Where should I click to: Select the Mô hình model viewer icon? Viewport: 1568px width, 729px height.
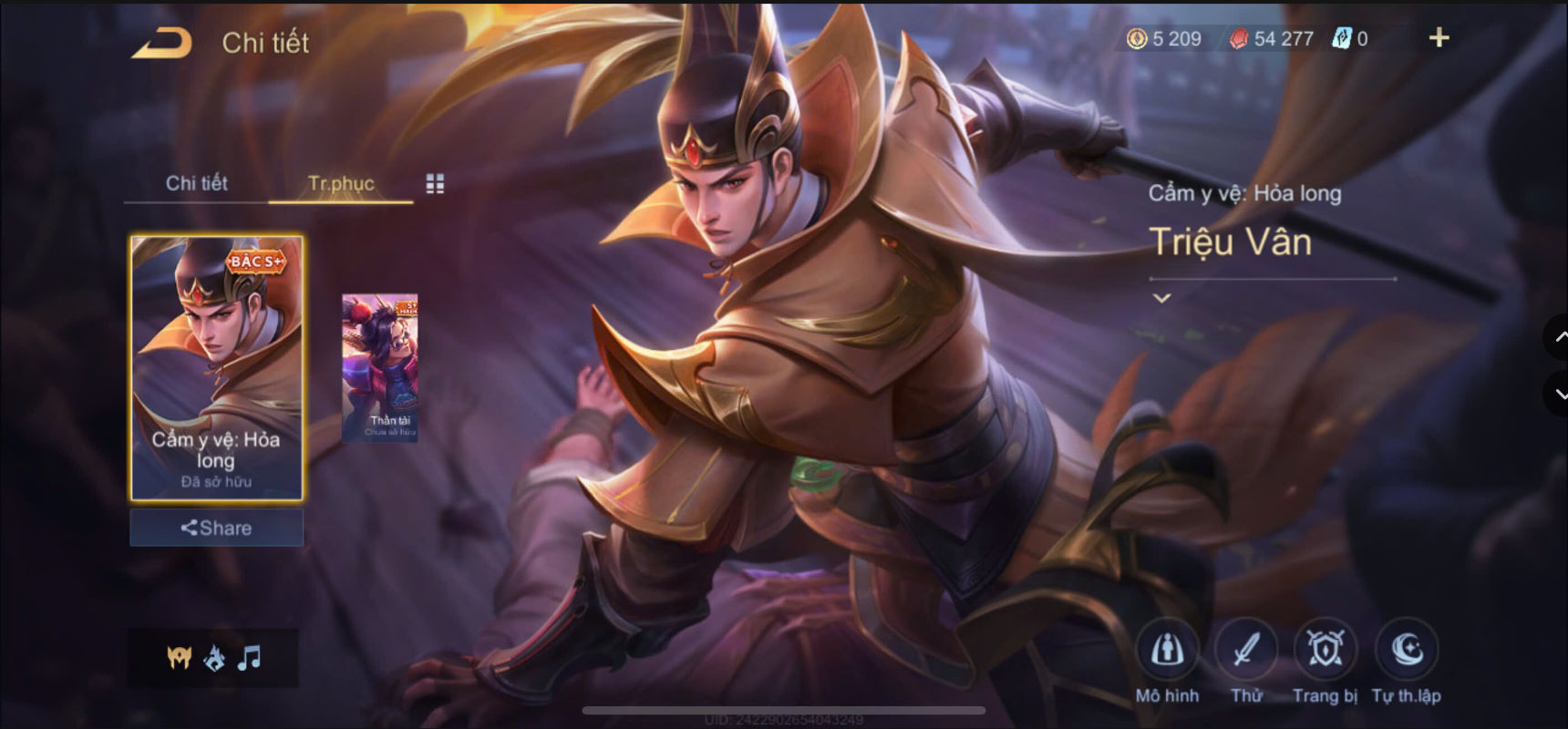coord(1170,649)
